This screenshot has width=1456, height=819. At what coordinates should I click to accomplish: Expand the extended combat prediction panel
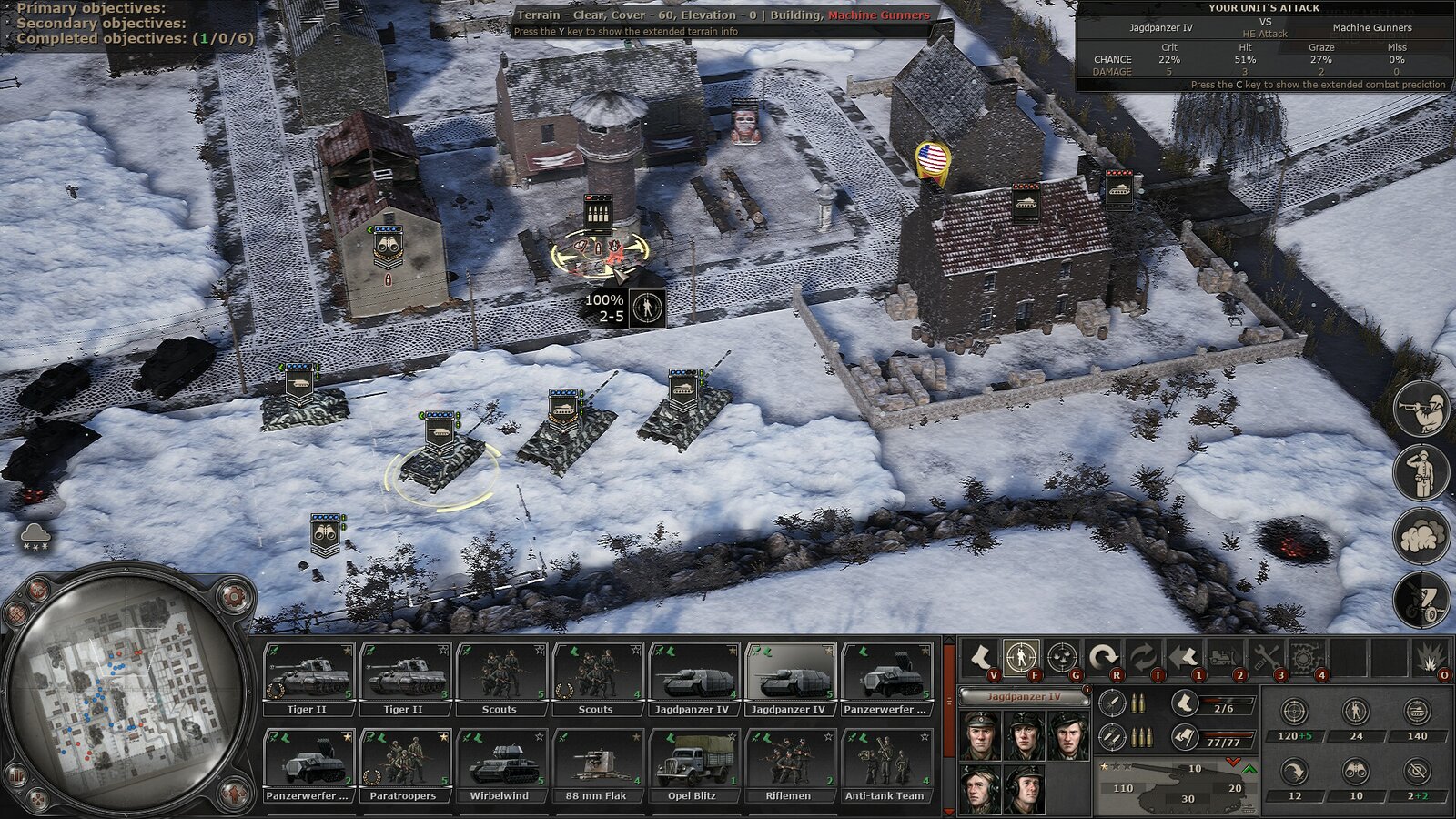pyautogui.click(x=1318, y=83)
